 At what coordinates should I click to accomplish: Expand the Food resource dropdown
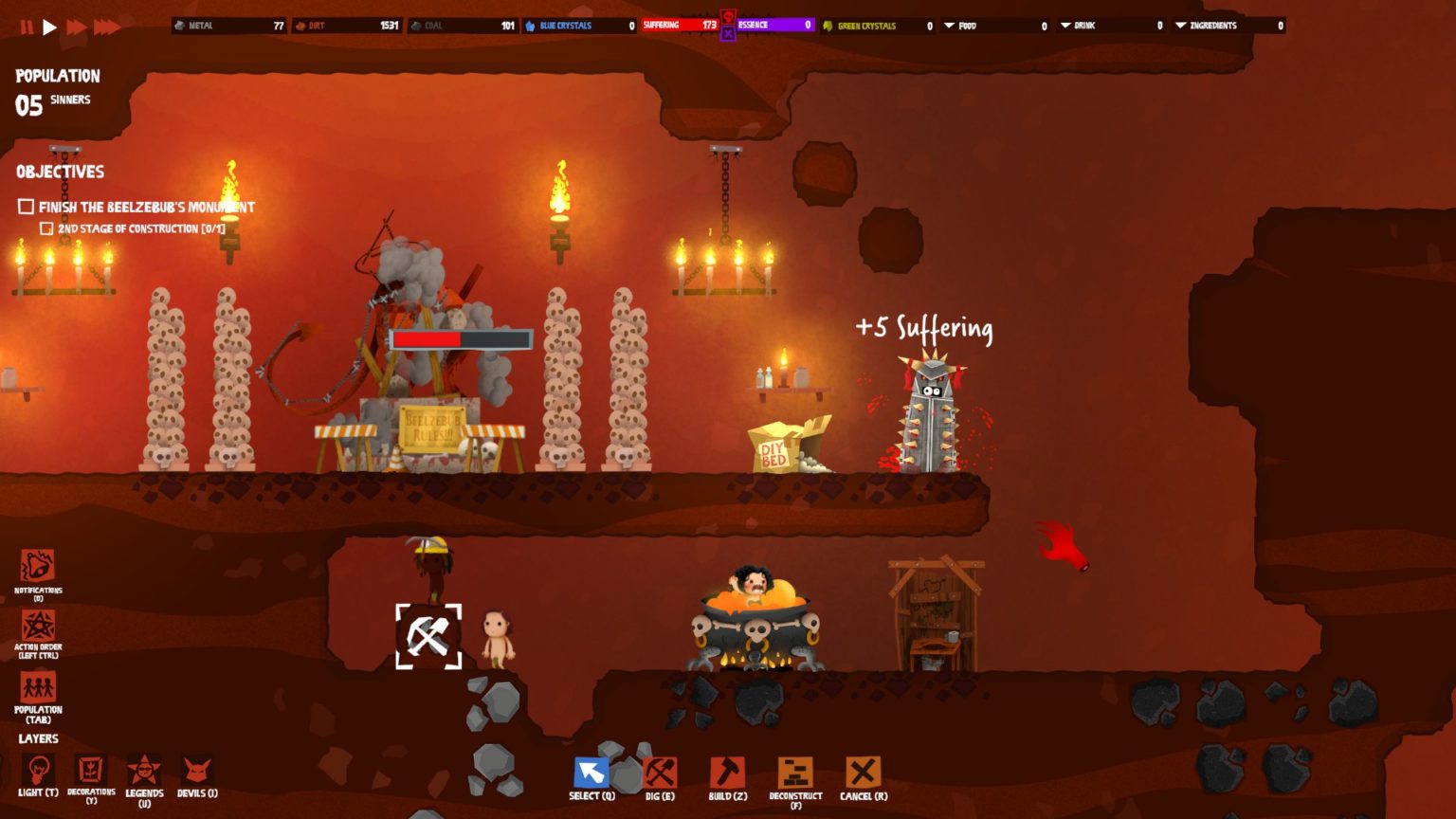(x=950, y=26)
